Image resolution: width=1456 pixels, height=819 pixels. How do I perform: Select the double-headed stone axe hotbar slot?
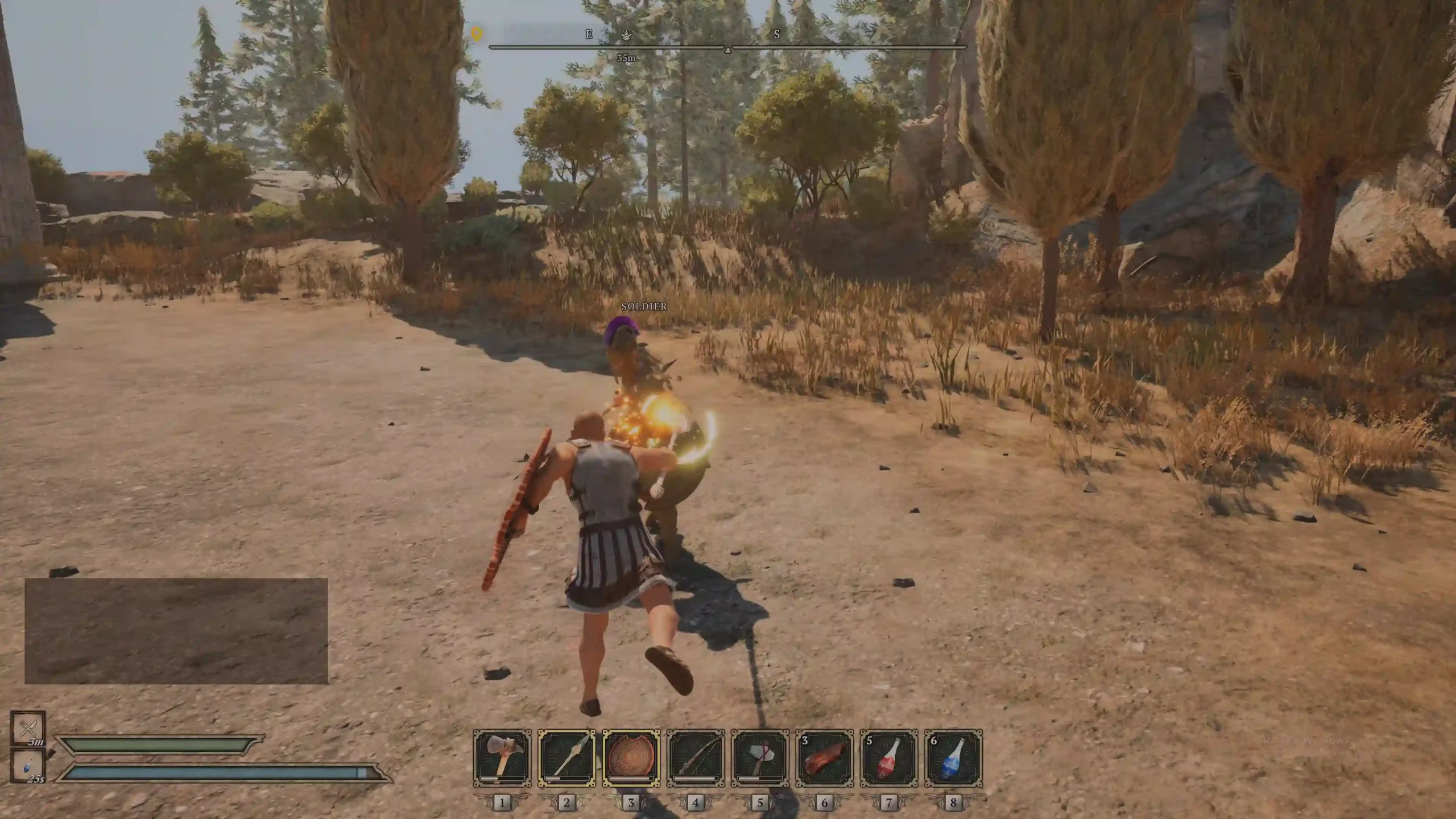(x=502, y=758)
